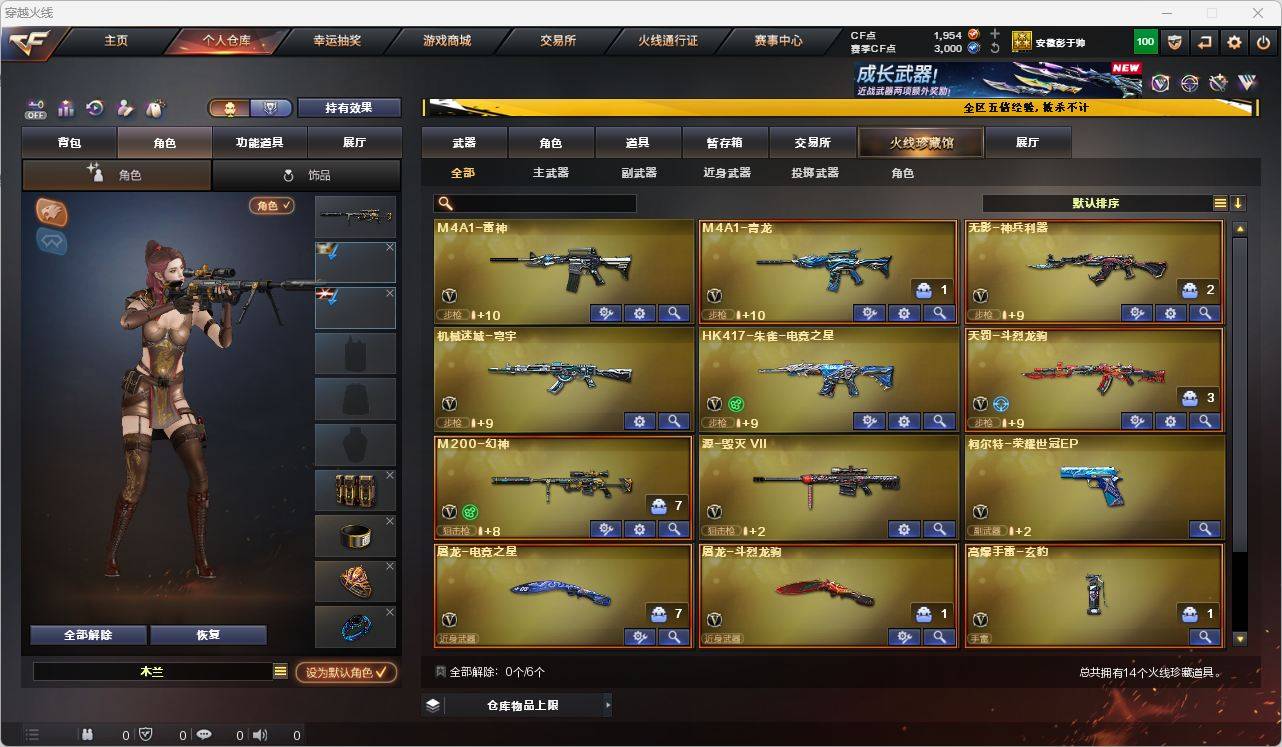Click the gear settings icon on M4A1-青龙 card

904,313
